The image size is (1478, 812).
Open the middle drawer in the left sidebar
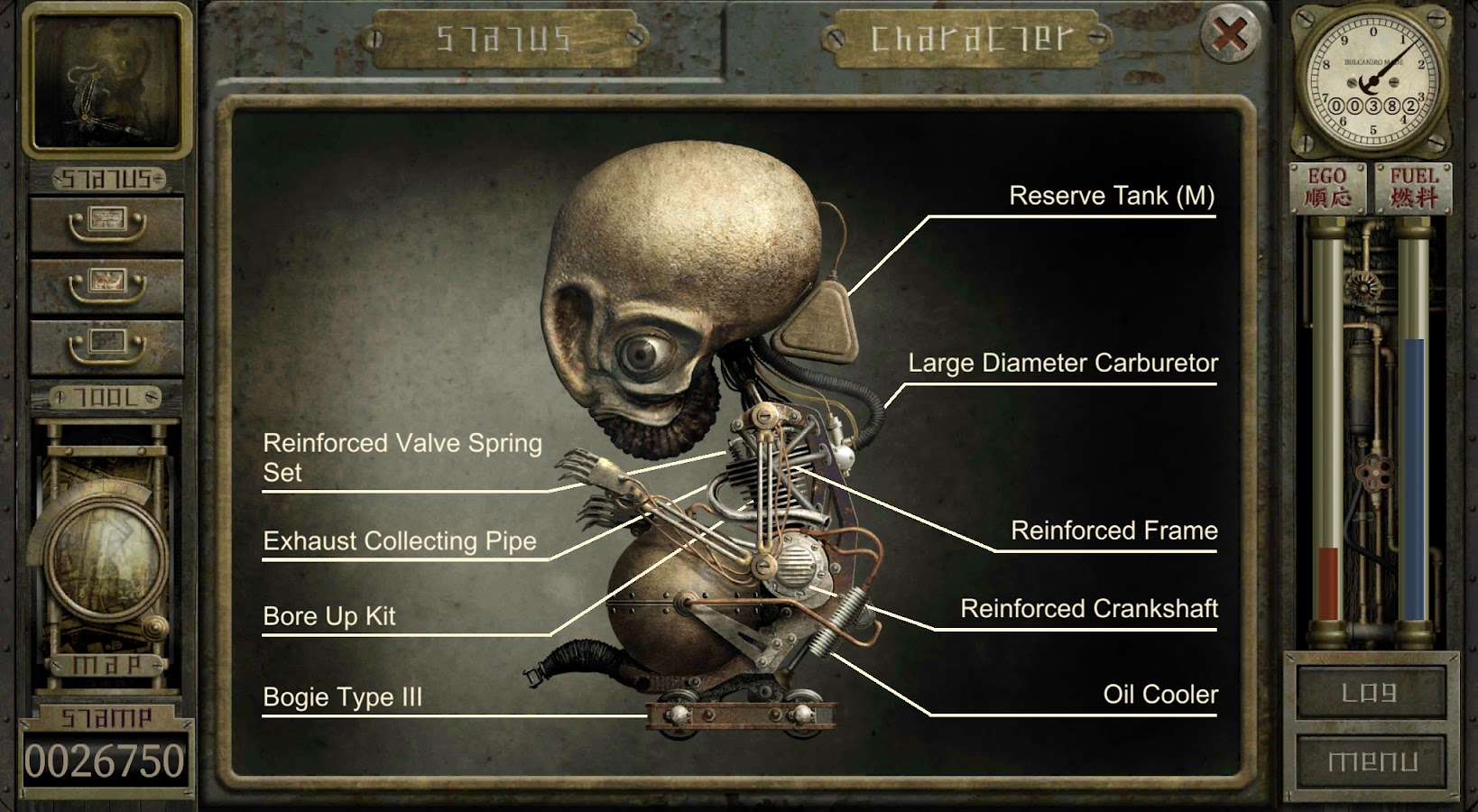(x=107, y=287)
